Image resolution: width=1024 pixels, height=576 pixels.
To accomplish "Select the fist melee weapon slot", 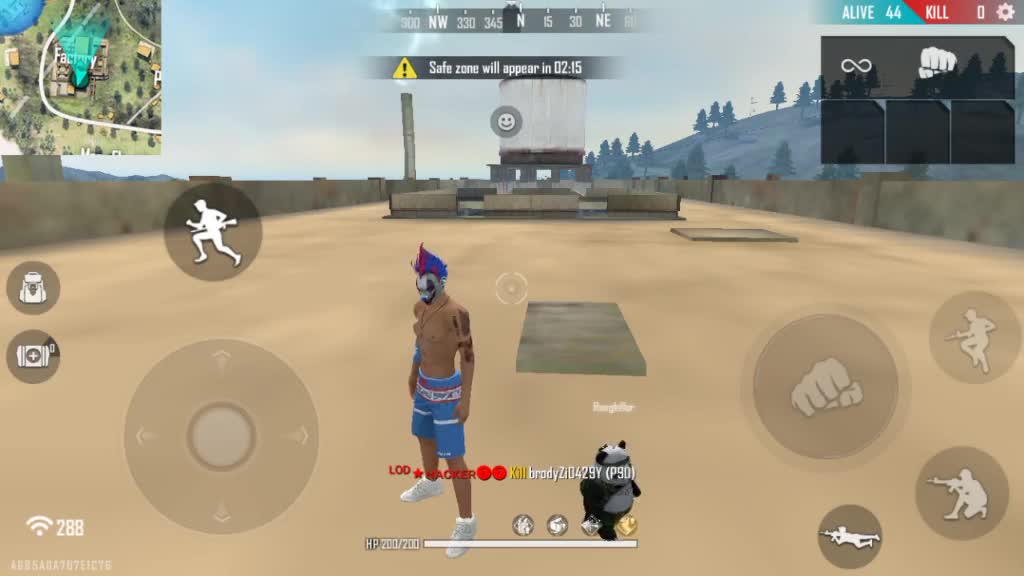I will pos(938,66).
